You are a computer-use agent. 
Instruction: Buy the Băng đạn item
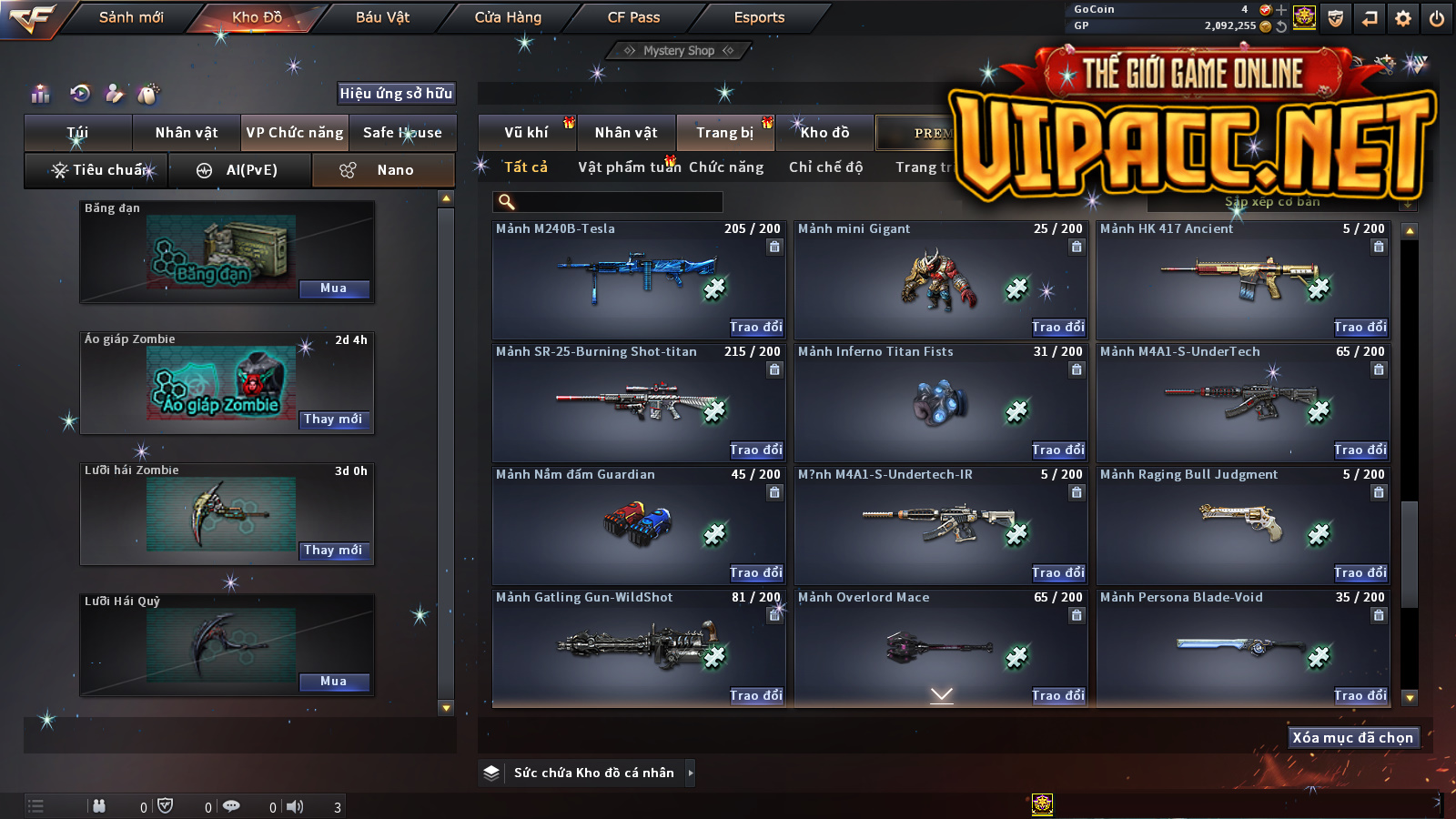(x=334, y=288)
